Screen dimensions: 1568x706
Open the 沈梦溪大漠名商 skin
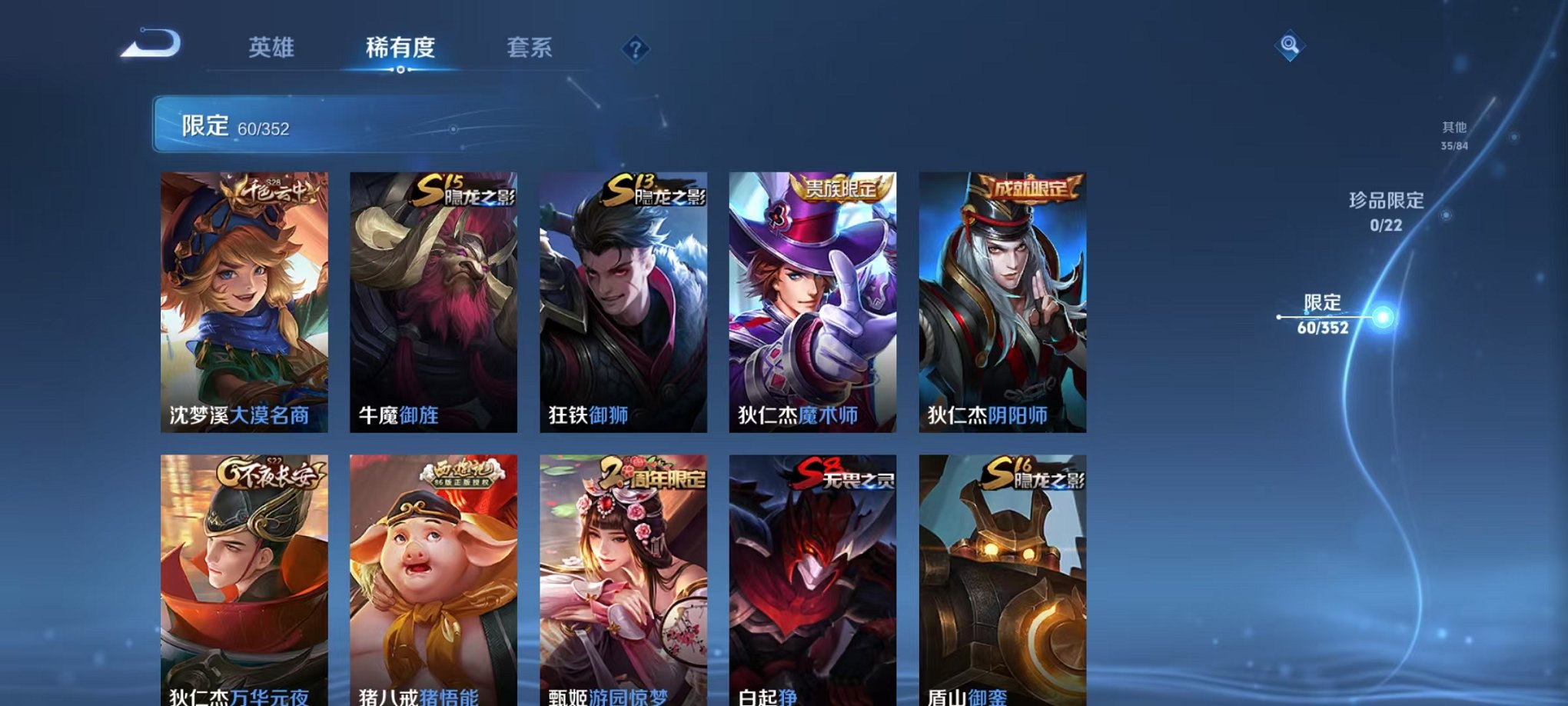point(246,300)
